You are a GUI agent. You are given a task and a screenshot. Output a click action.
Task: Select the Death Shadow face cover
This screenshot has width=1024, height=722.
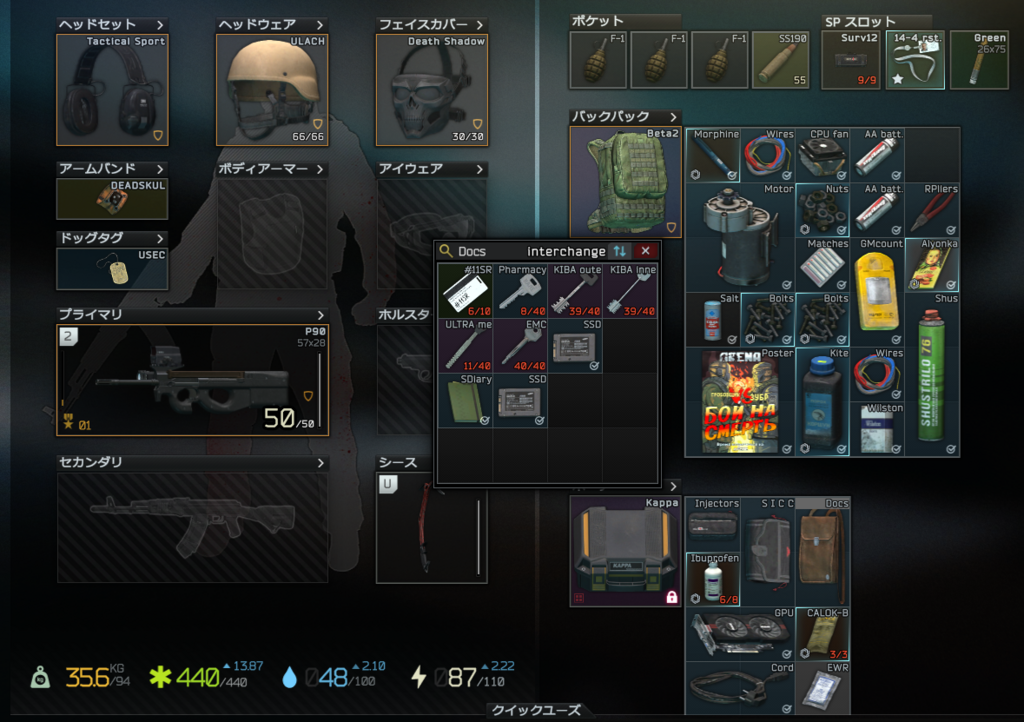point(431,90)
